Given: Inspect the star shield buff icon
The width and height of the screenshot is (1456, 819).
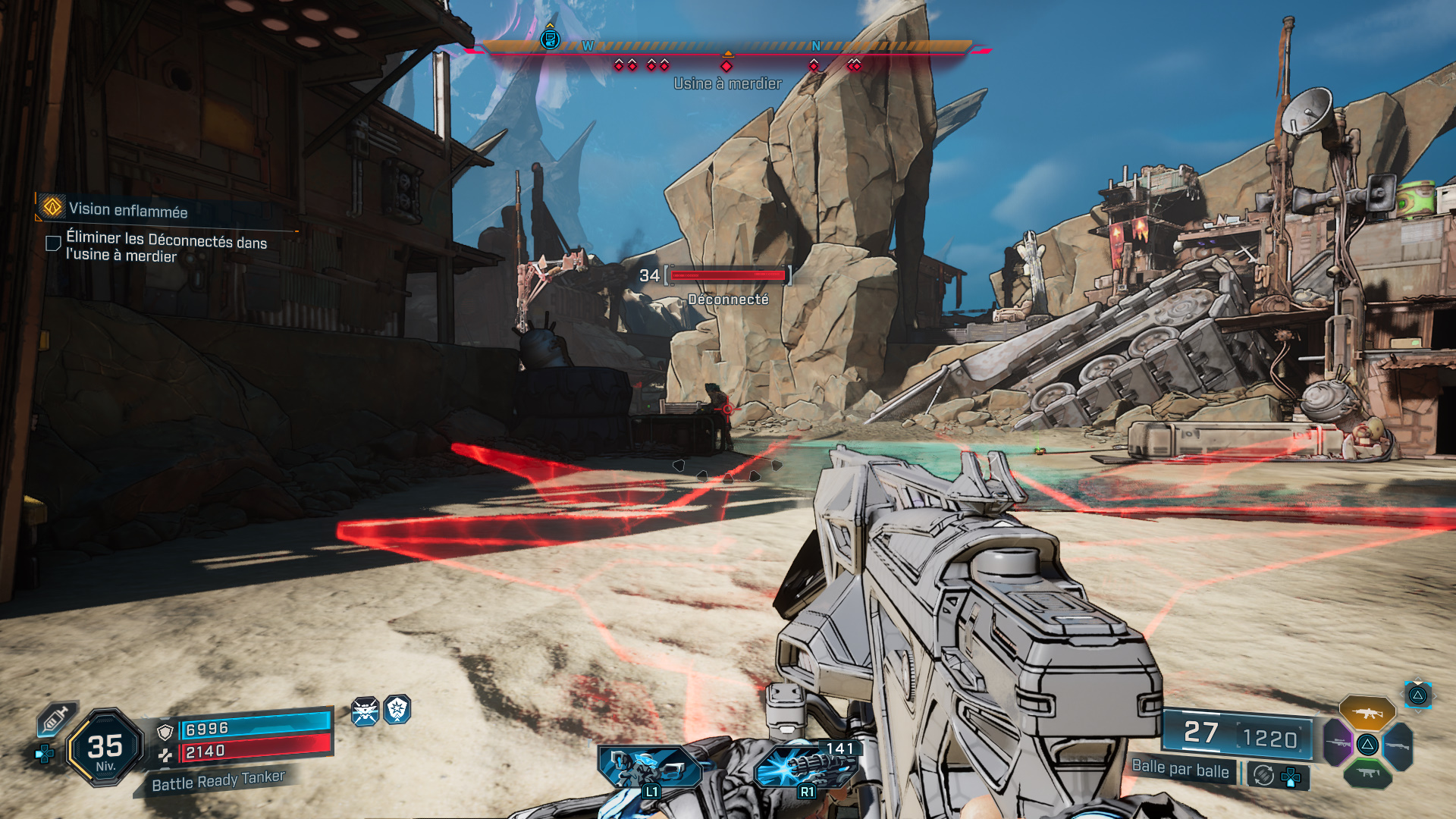Looking at the screenshot, I should [397, 710].
